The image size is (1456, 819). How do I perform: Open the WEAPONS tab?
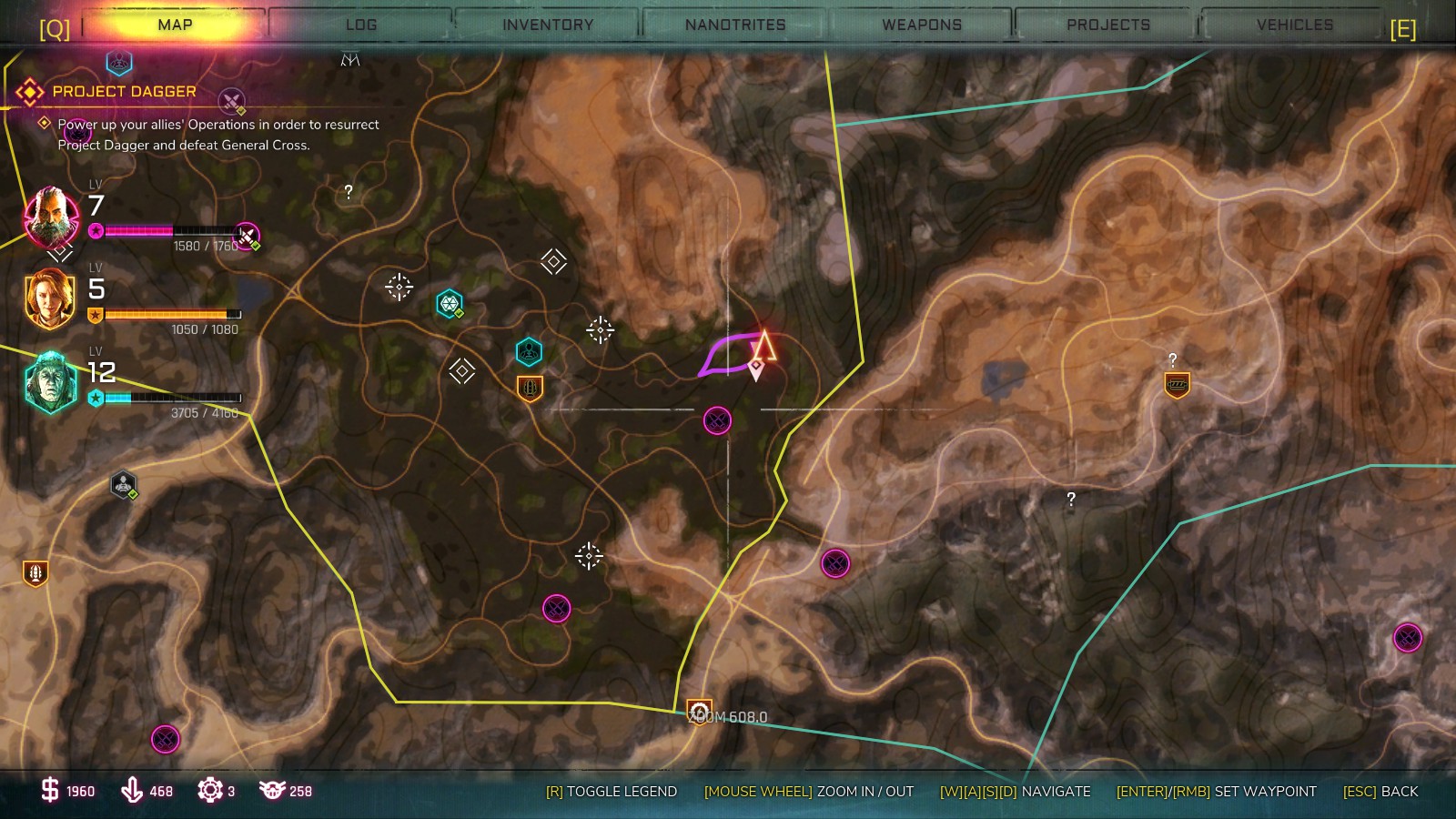(922, 25)
